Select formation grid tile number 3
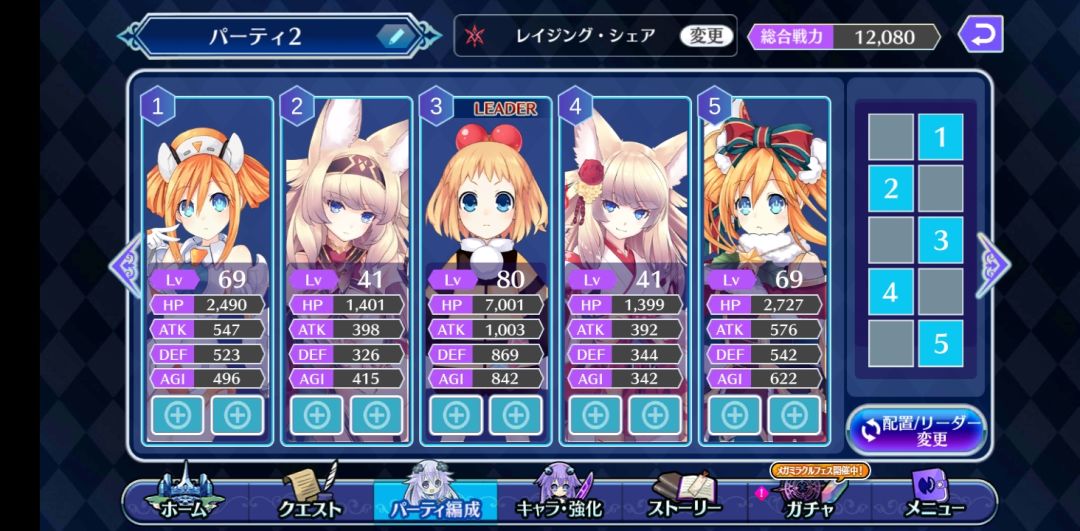 (x=940, y=240)
